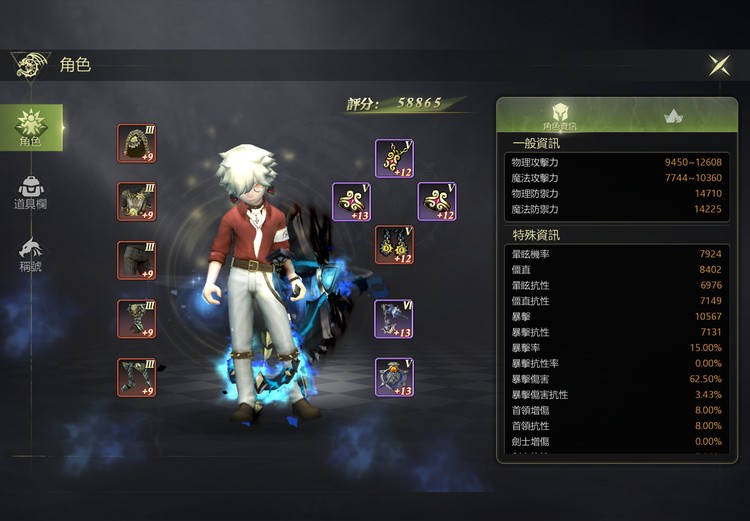This screenshot has height=521, width=750.
Task: Select the +12 necklace slot
Action: pyautogui.click(x=394, y=158)
